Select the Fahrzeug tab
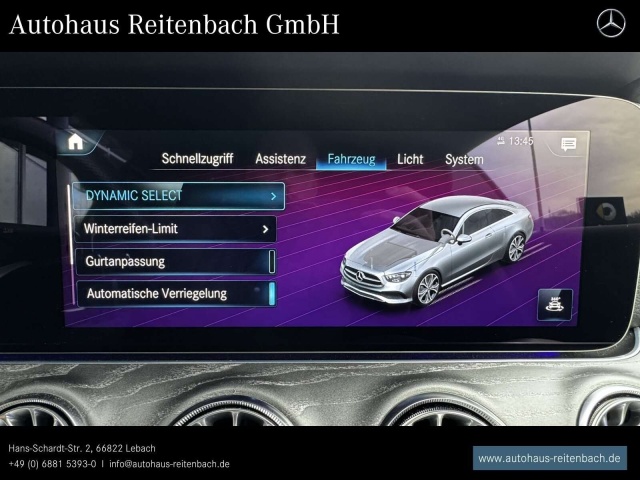The height and width of the screenshot is (480, 640). coord(351,159)
